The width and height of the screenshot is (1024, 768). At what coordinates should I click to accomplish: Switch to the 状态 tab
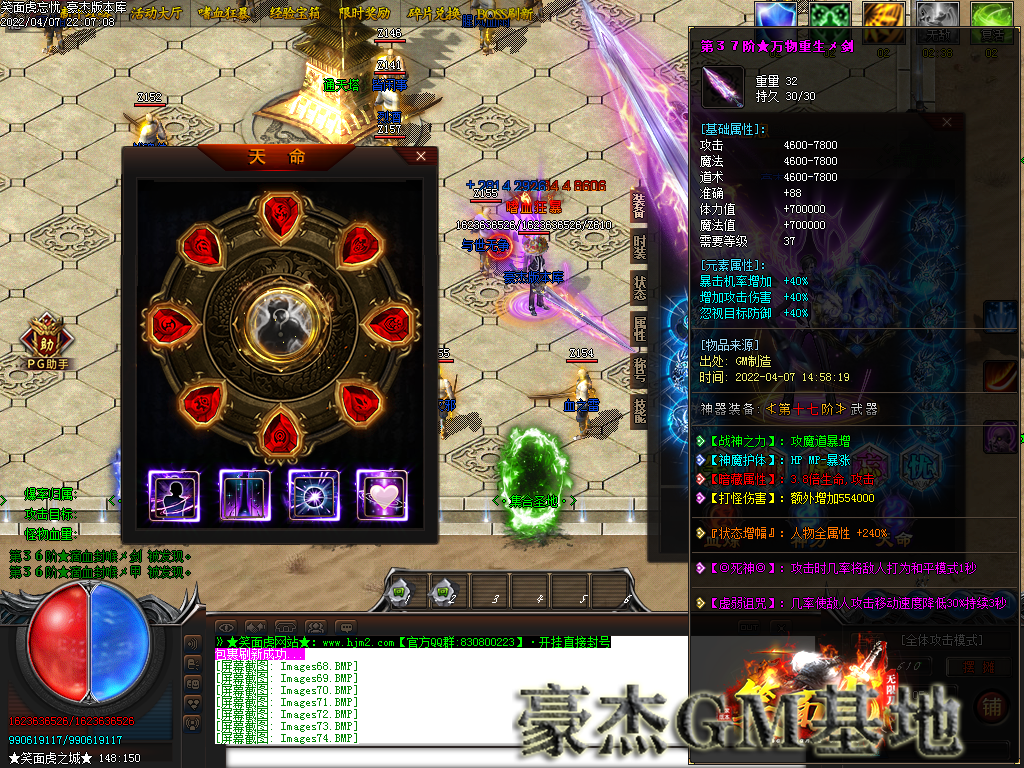pos(639,287)
